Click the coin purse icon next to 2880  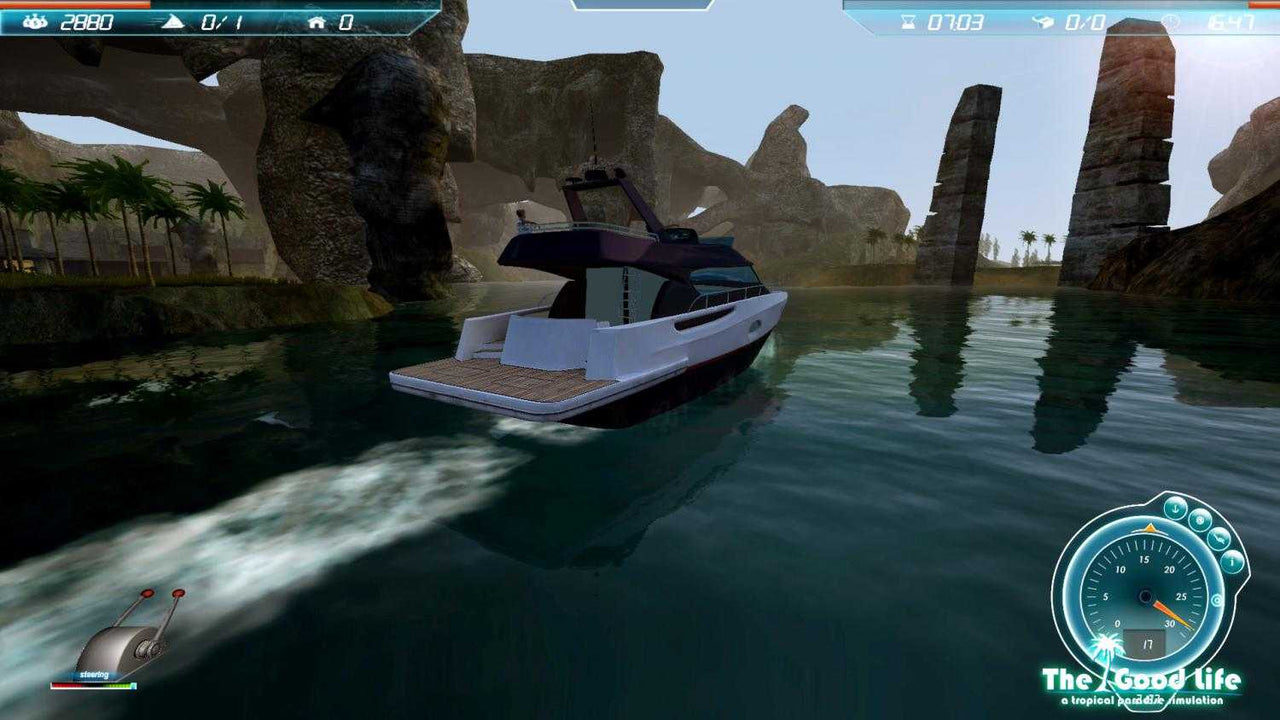pos(35,20)
